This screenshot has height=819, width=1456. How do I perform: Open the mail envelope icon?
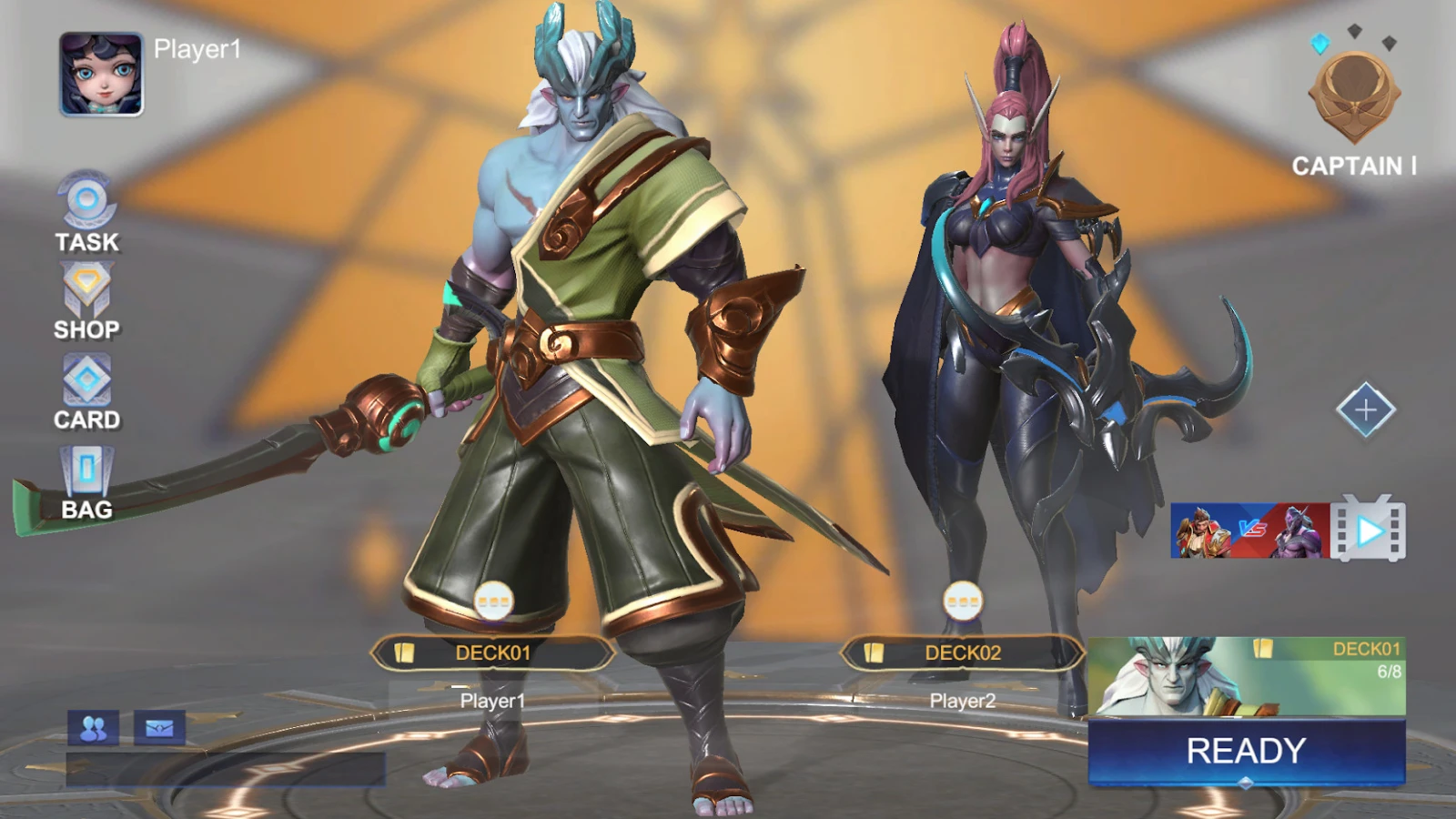[159, 728]
